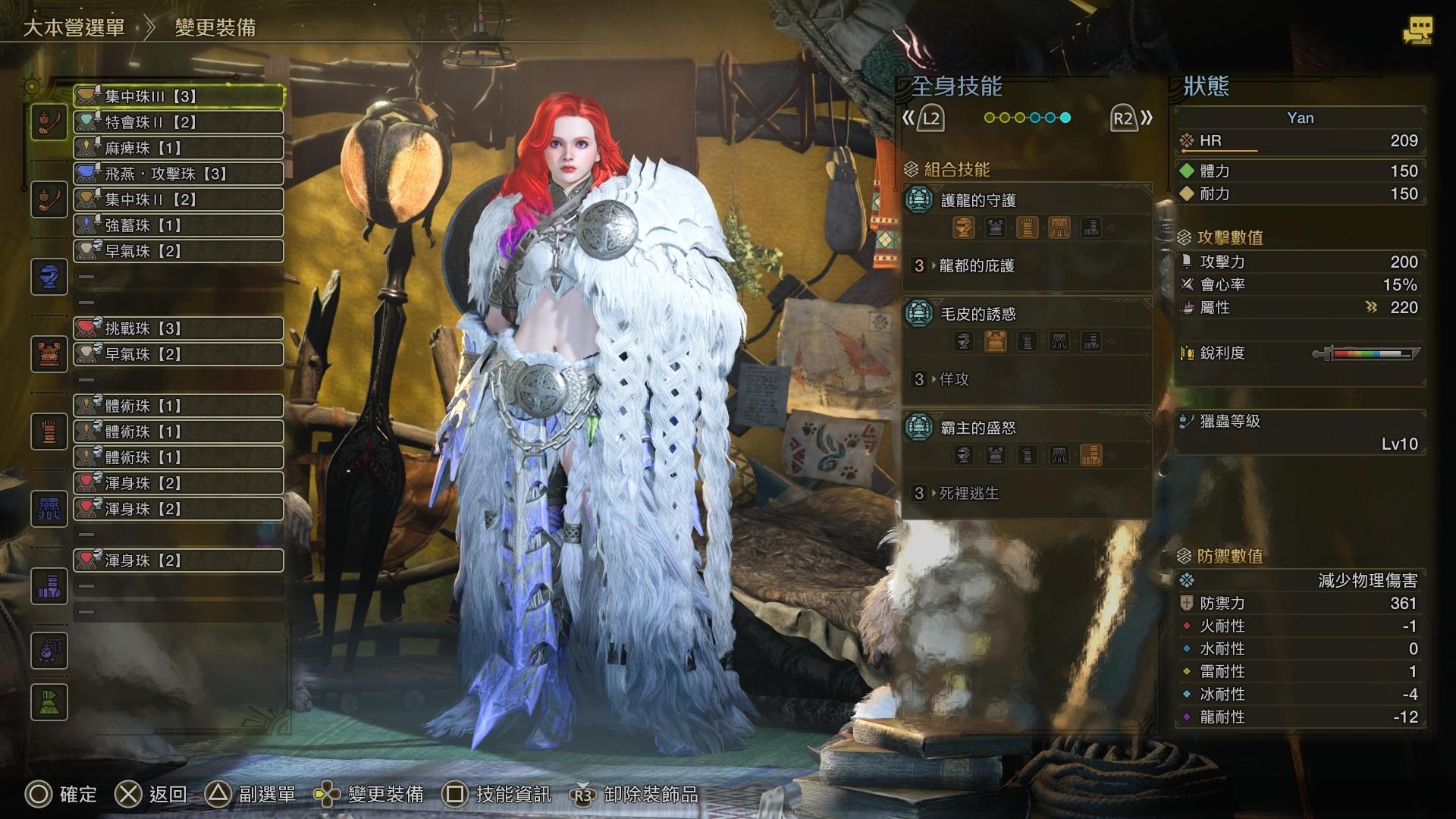The height and width of the screenshot is (819, 1456).
Task: Select the waist armor slot icon
Action: 49,510
